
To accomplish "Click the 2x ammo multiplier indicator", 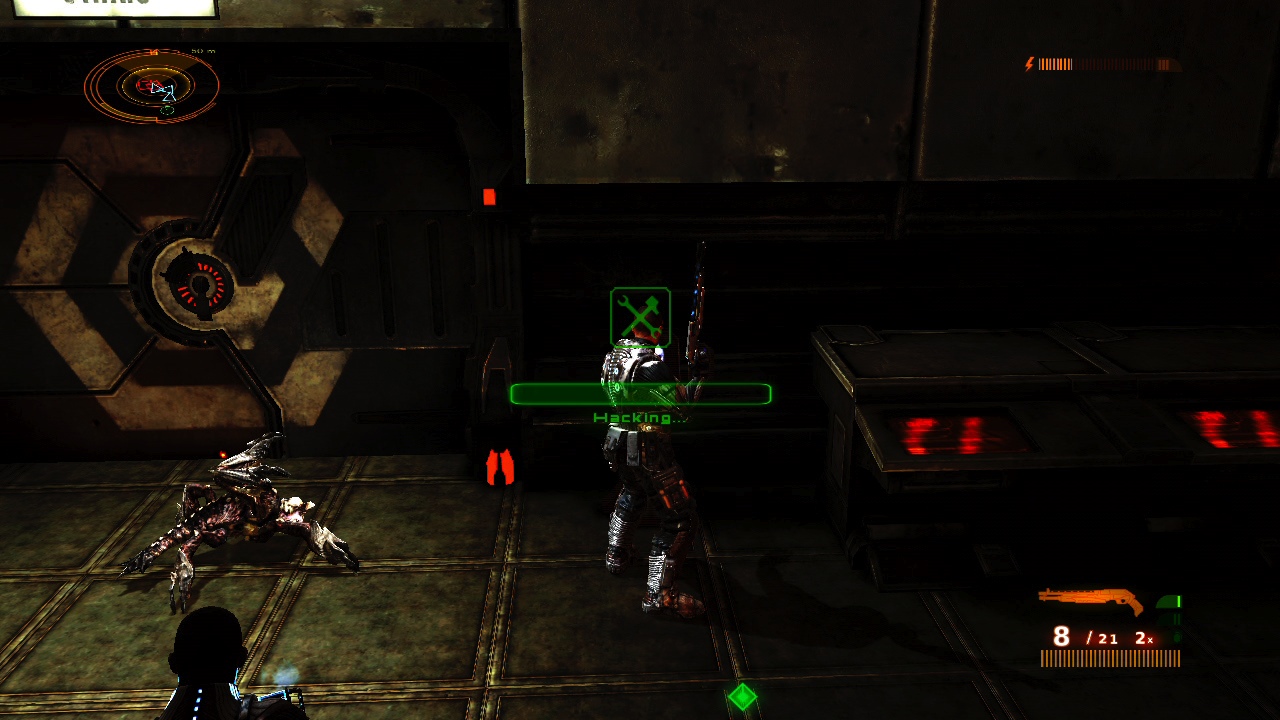I will 1142,638.
